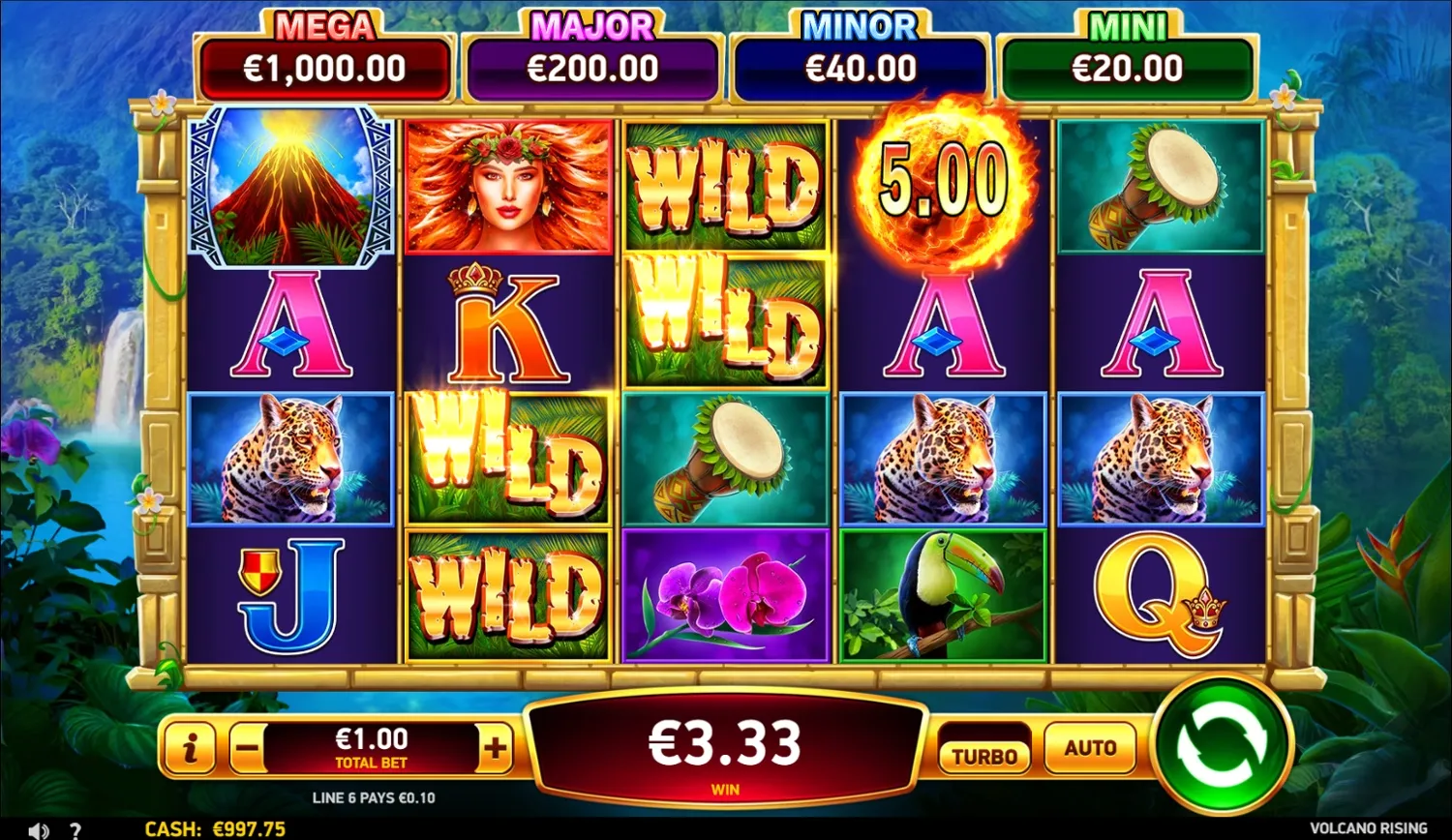
Task: Click the toucan symbol on reel four
Action: point(940,594)
